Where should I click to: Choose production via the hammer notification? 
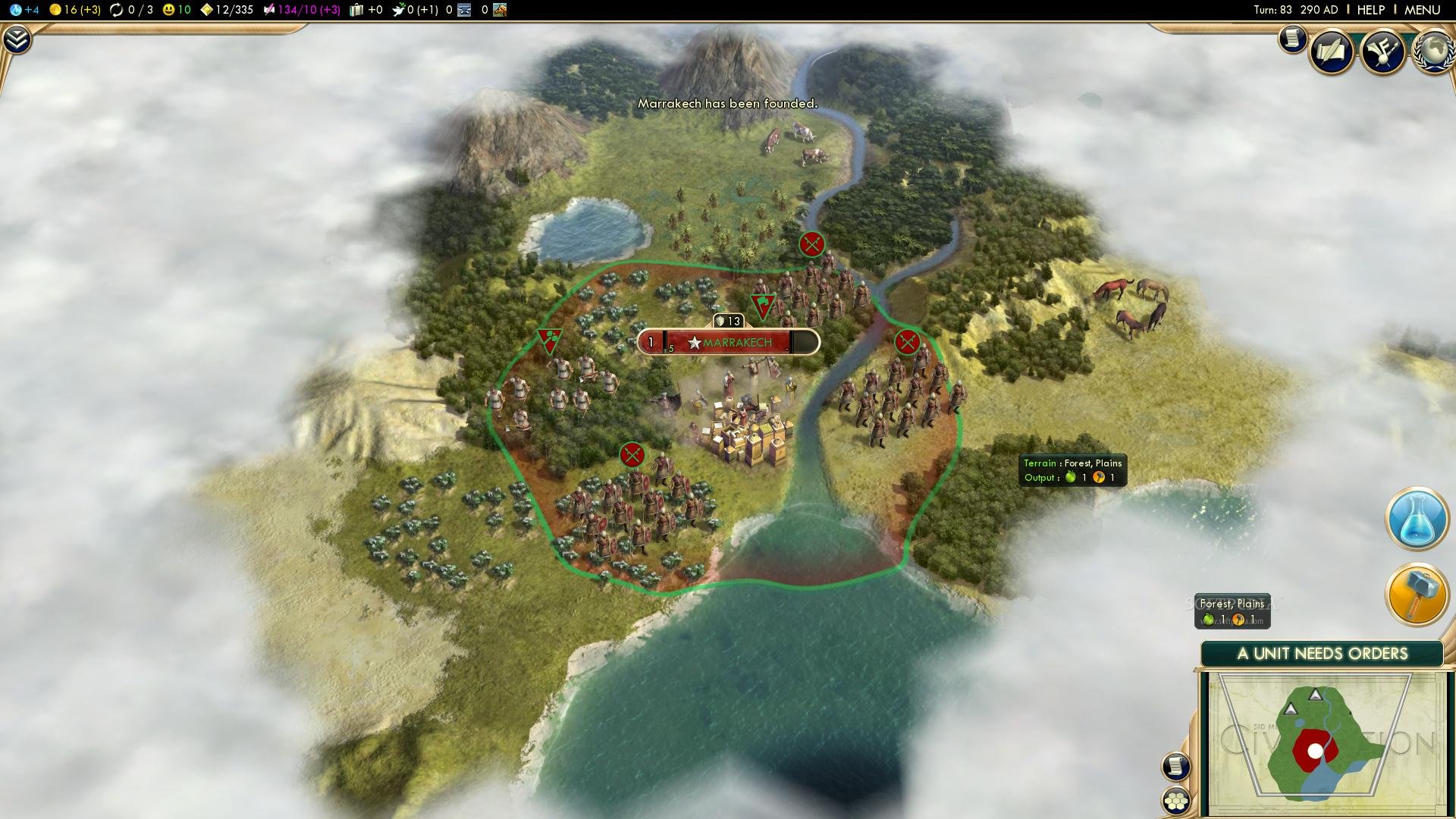tap(1417, 594)
